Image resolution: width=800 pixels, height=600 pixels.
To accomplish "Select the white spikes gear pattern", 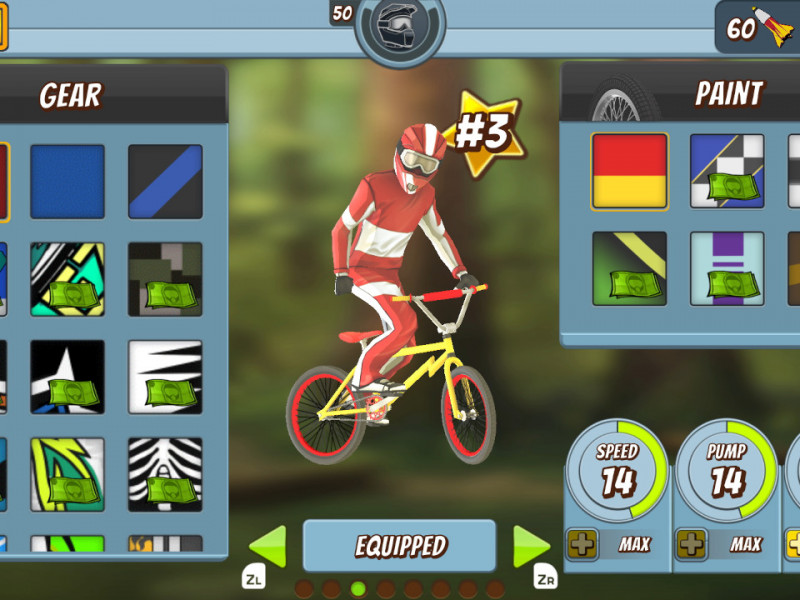I will [165, 377].
